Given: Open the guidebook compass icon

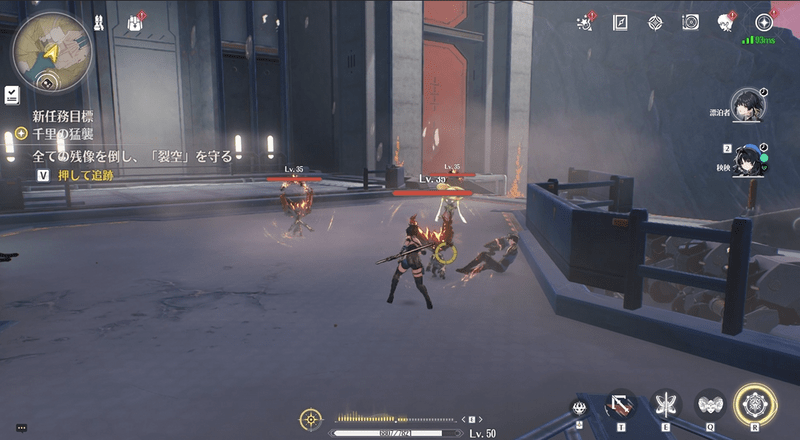Looking at the screenshot, I should point(620,22).
